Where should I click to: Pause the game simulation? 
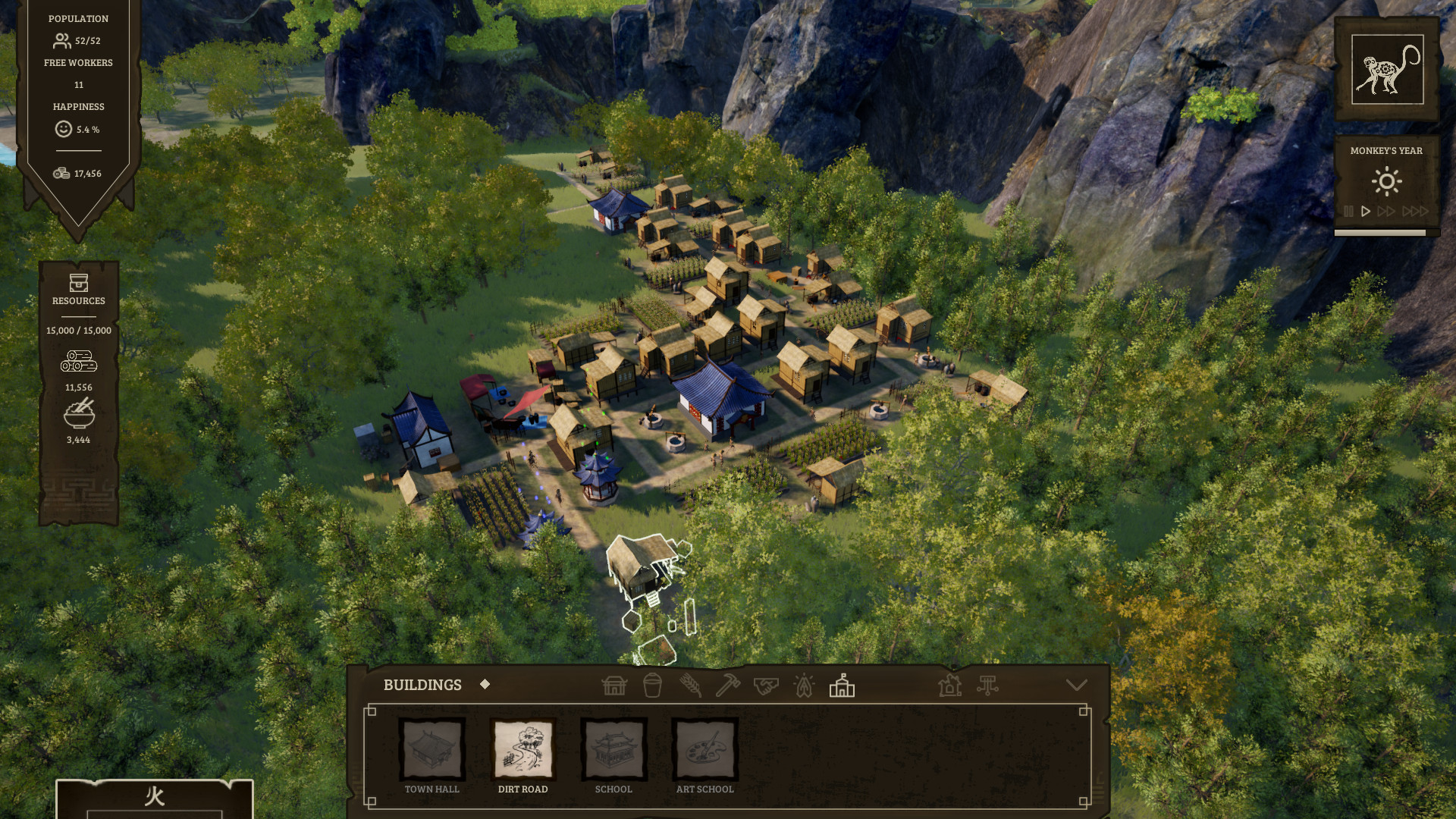[1349, 212]
